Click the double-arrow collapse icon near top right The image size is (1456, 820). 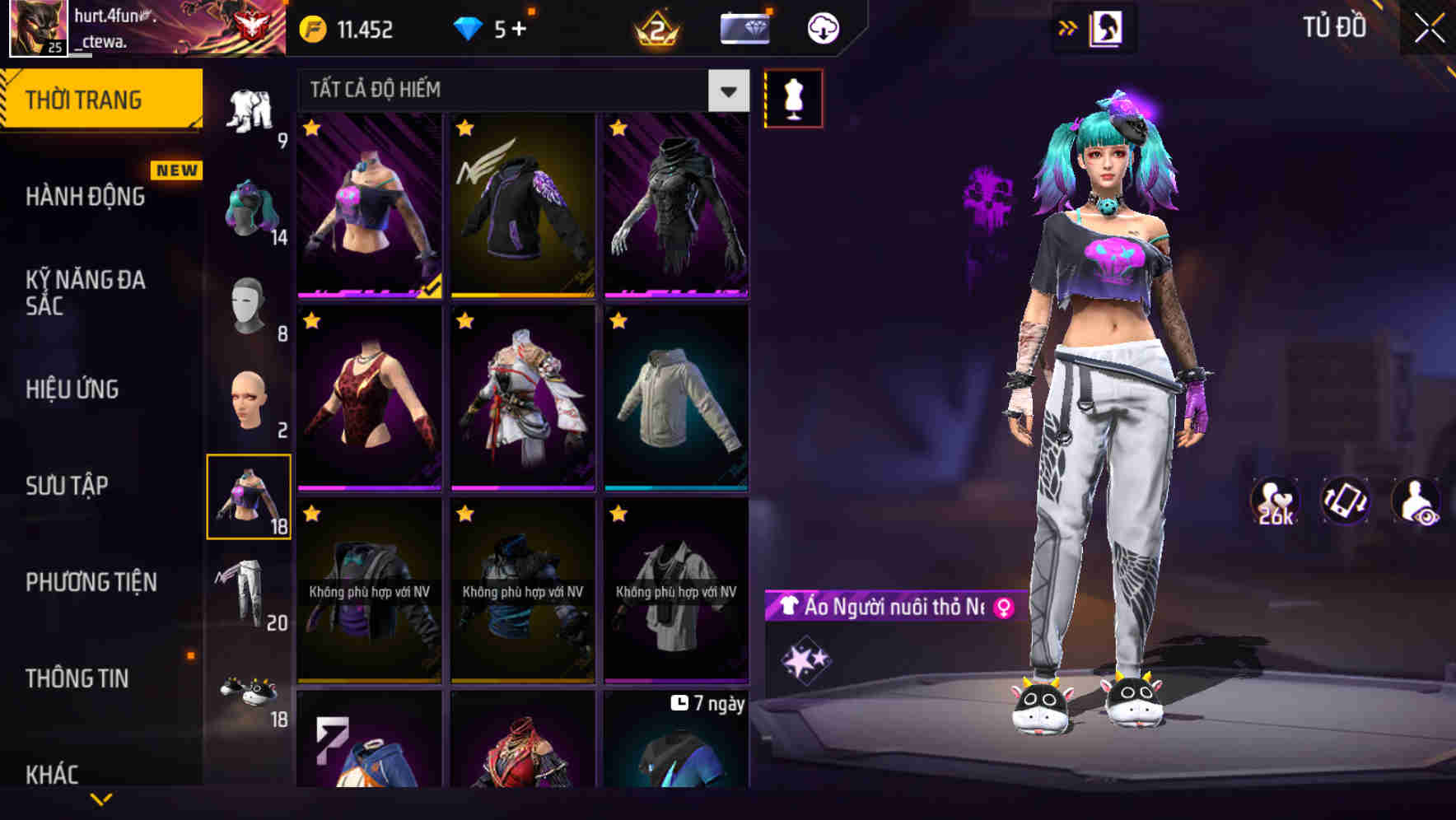pos(1068,27)
